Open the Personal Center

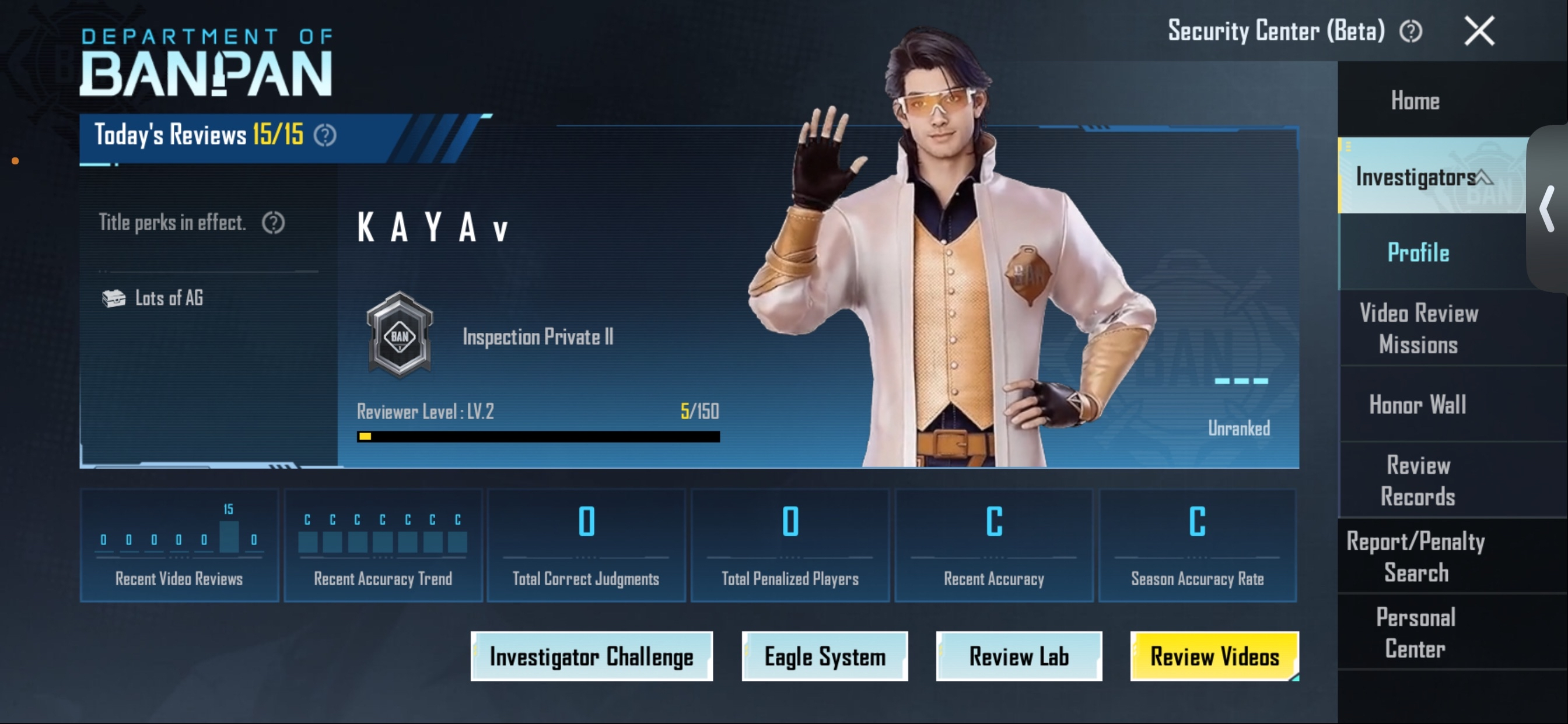pos(1416,632)
